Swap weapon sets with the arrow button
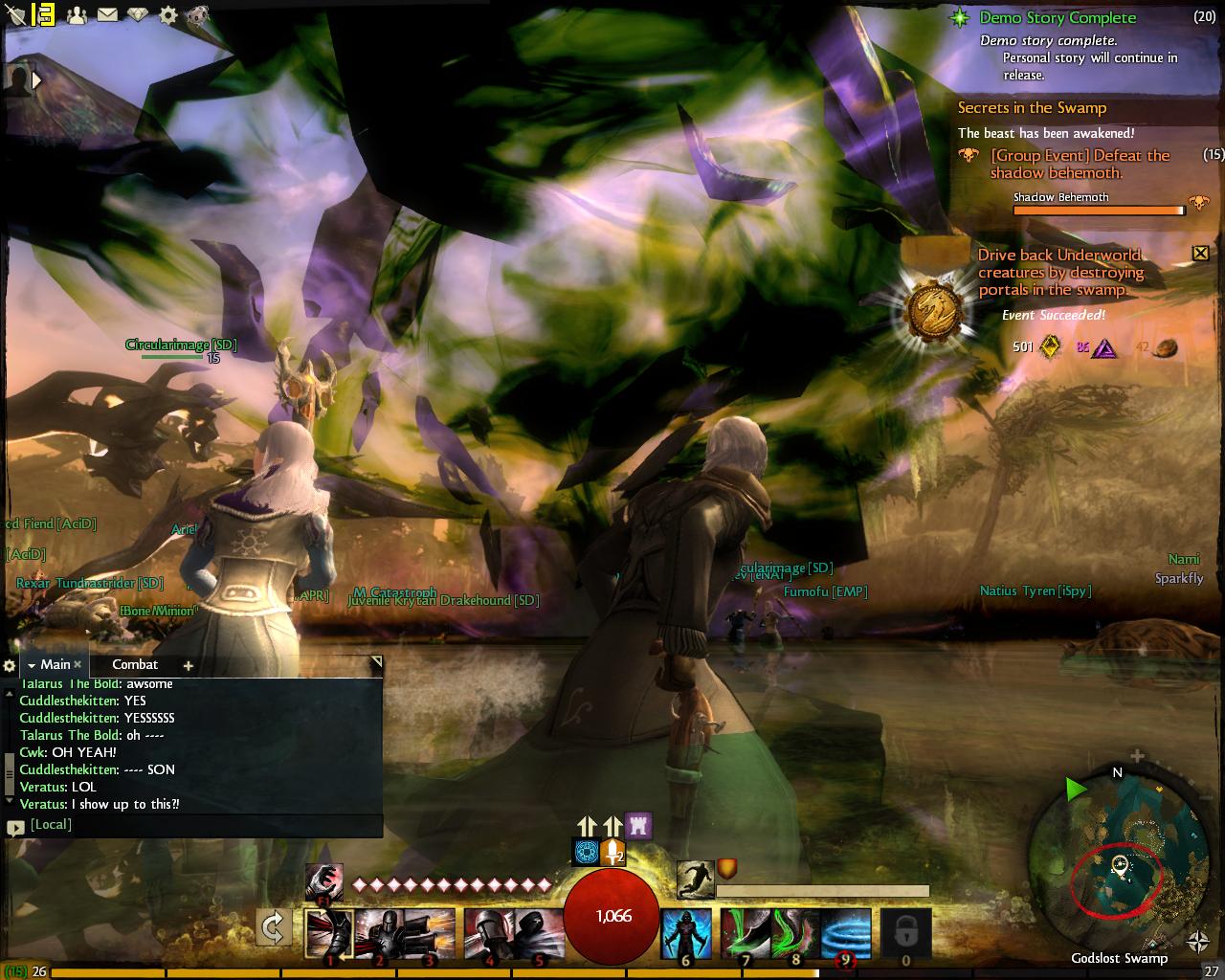The width and height of the screenshot is (1225, 980). click(x=274, y=927)
